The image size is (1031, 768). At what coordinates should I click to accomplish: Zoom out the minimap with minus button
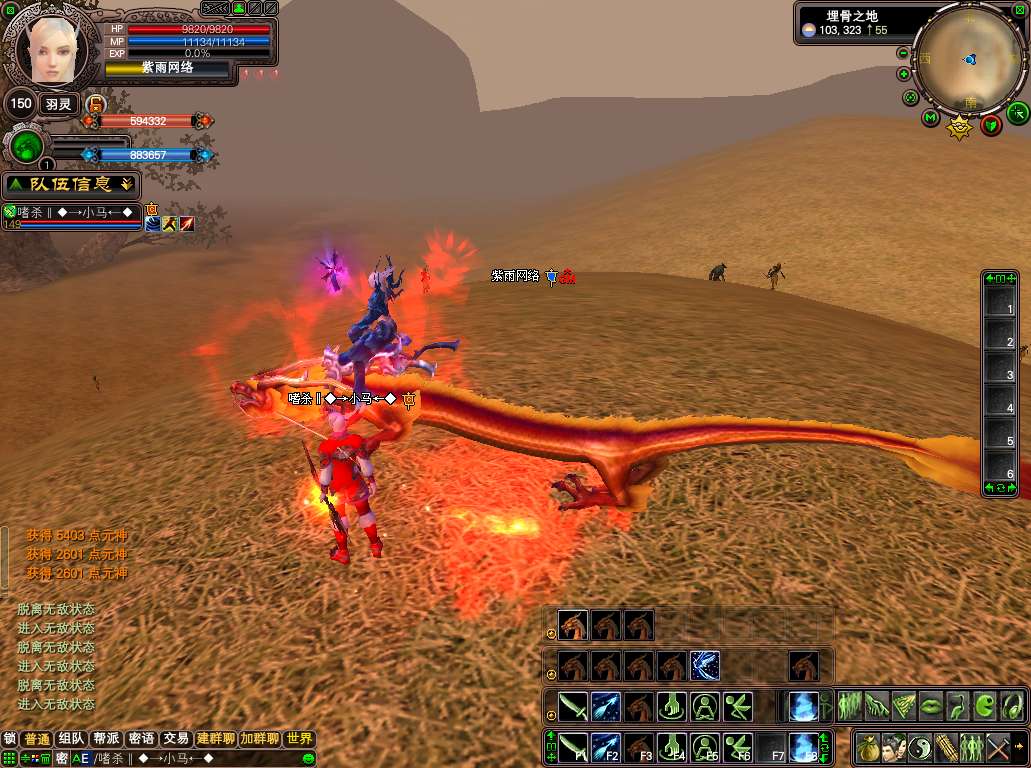click(x=904, y=53)
